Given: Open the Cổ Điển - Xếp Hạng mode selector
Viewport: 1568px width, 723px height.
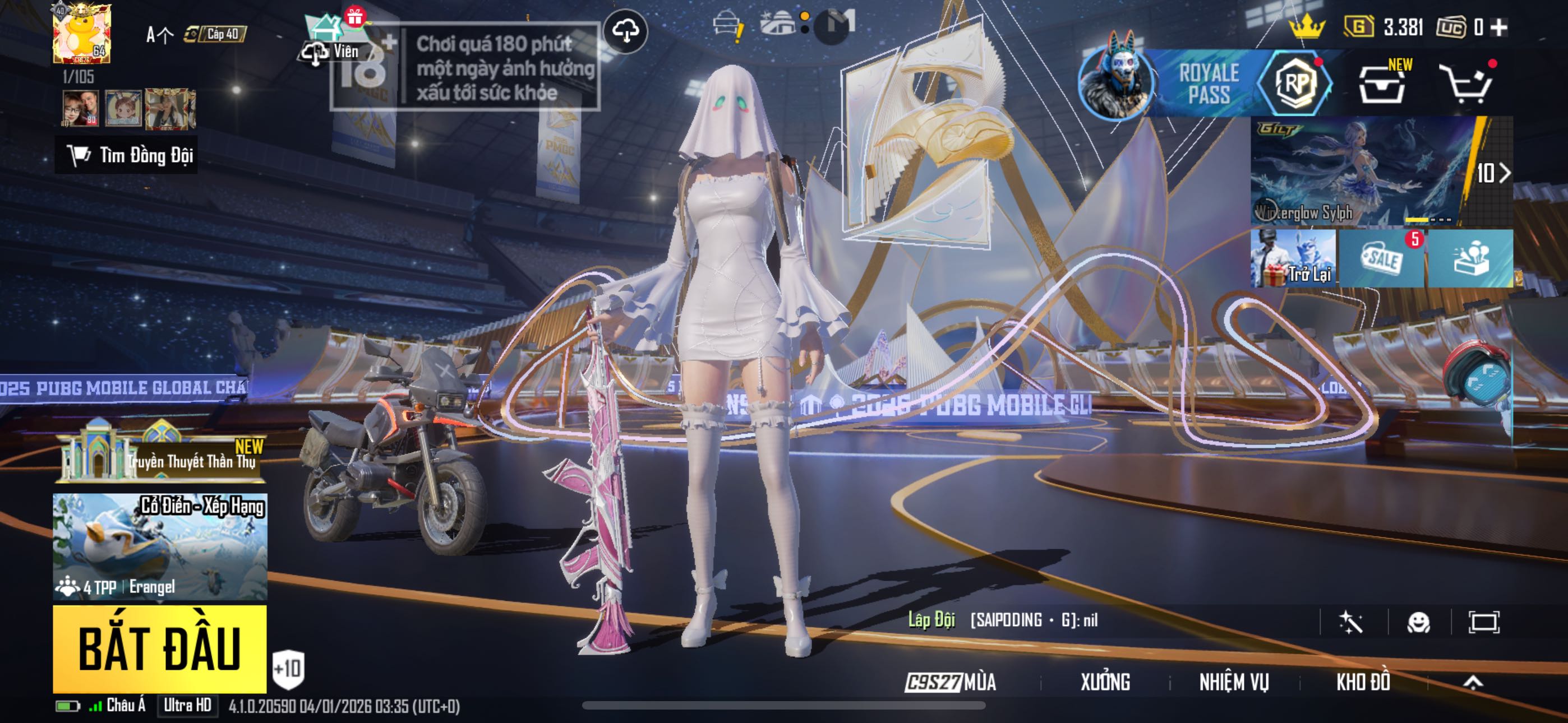Looking at the screenshot, I should coord(159,546).
